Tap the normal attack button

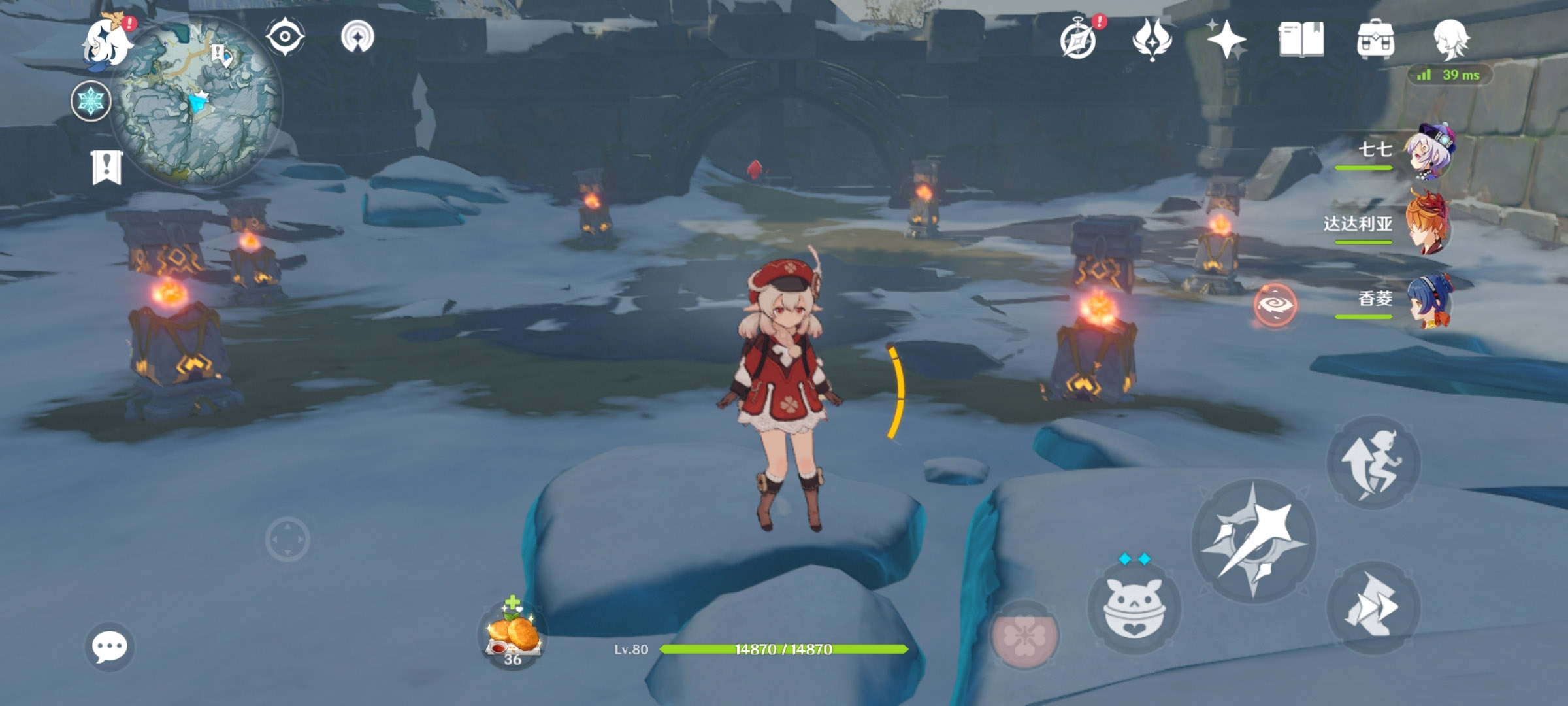[1253, 541]
